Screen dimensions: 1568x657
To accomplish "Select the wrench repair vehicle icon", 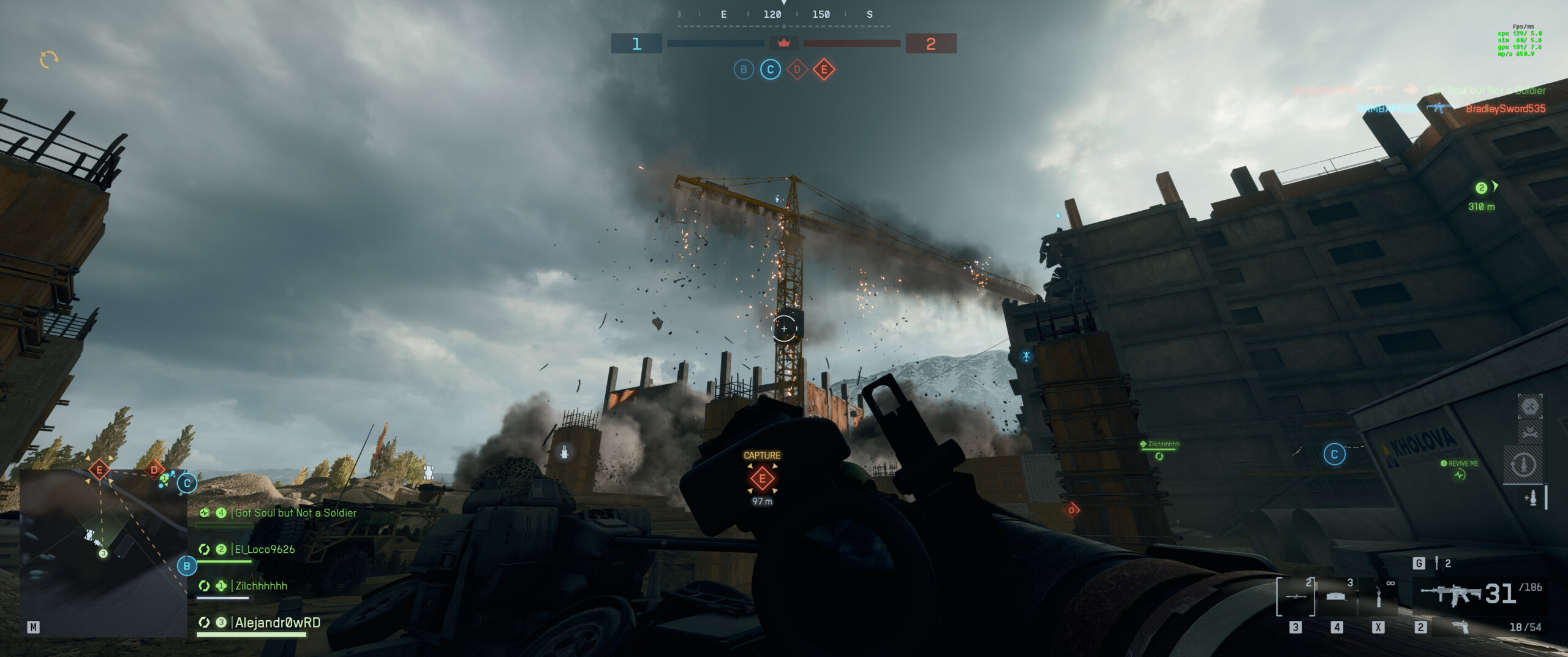I will tap(1529, 433).
